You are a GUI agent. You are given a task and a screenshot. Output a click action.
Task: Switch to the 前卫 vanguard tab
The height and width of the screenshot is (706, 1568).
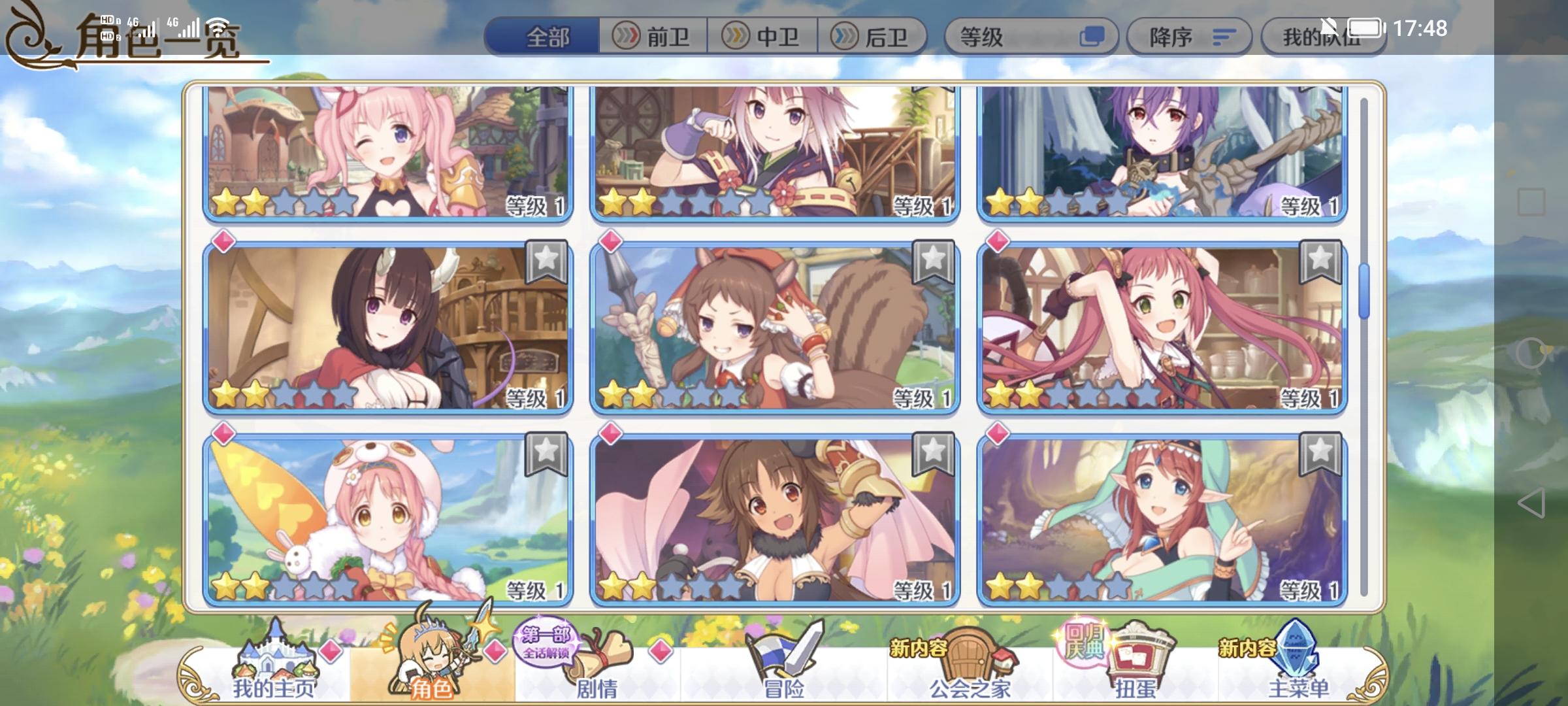(653, 37)
